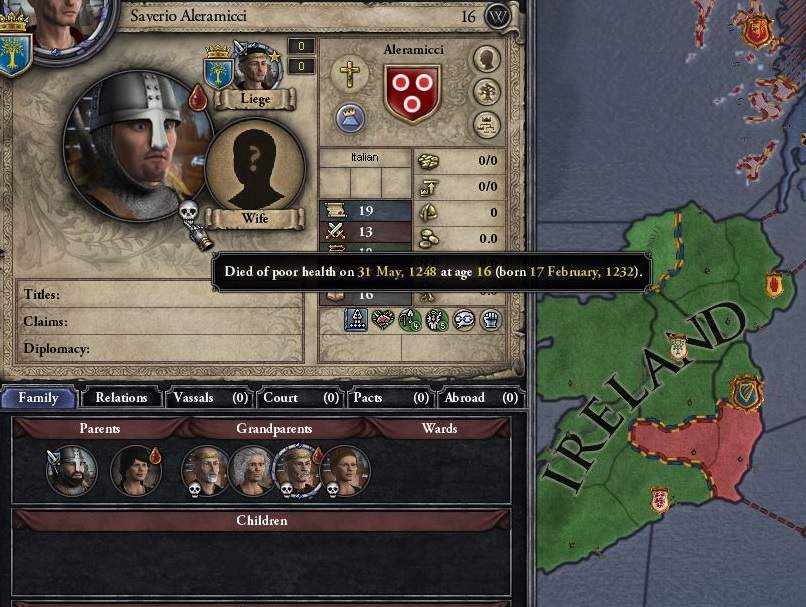Select the white-haired grandparent portrait
Screen dimensions: 806x607
point(253,470)
